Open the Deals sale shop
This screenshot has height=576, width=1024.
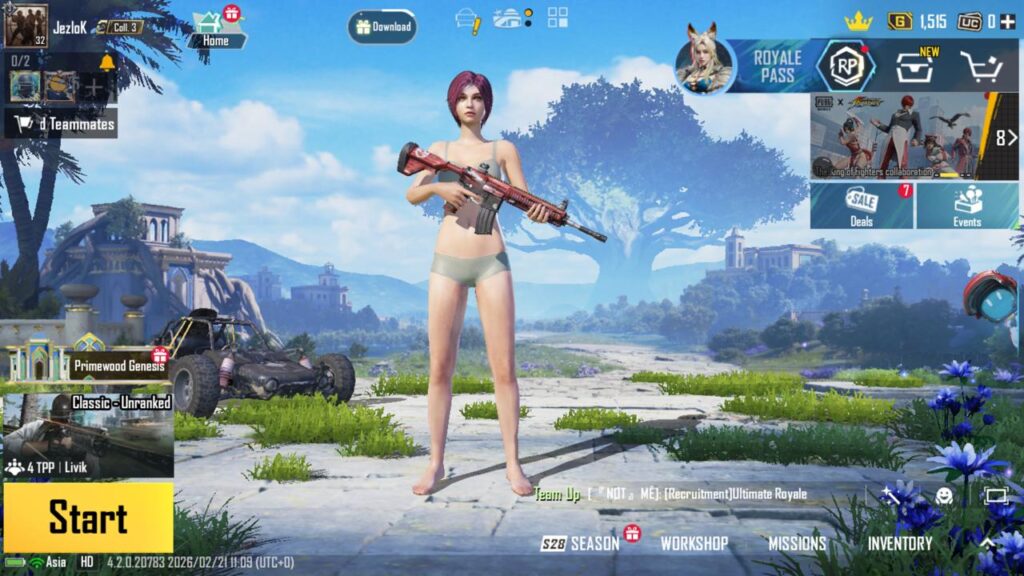(861, 206)
